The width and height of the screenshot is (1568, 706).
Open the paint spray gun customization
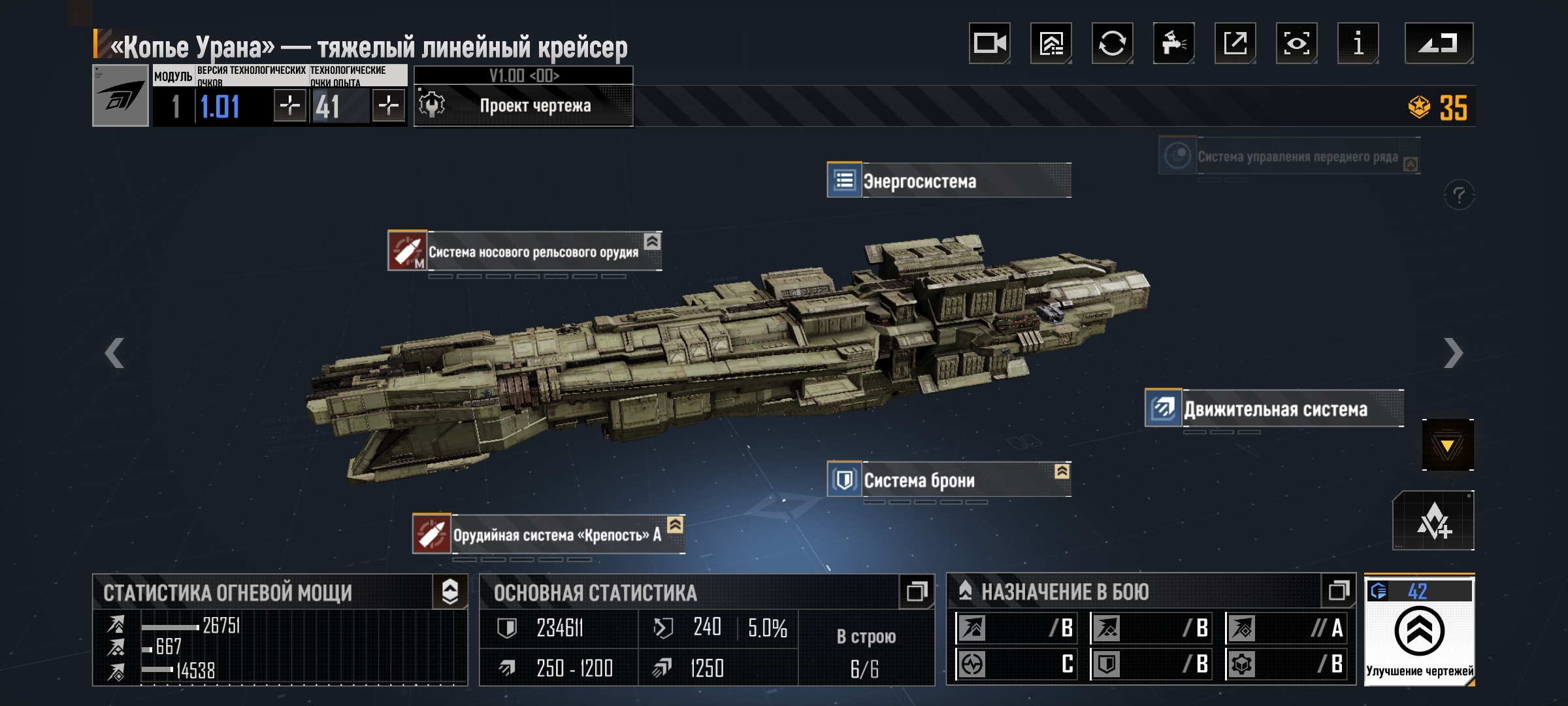pyautogui.click(x=1173, y=43)
